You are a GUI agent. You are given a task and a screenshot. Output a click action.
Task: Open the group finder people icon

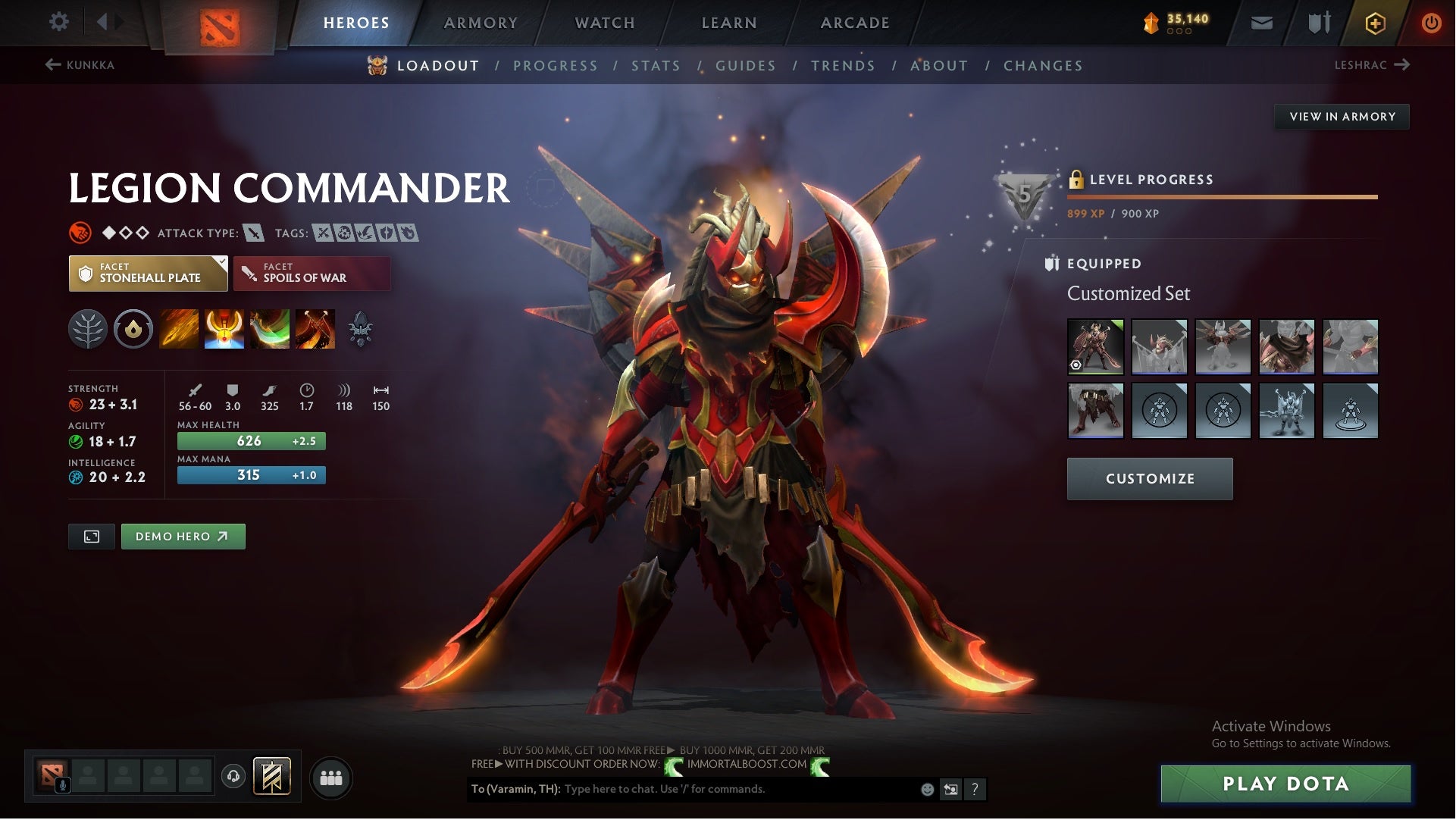click(x=331, y=778)
